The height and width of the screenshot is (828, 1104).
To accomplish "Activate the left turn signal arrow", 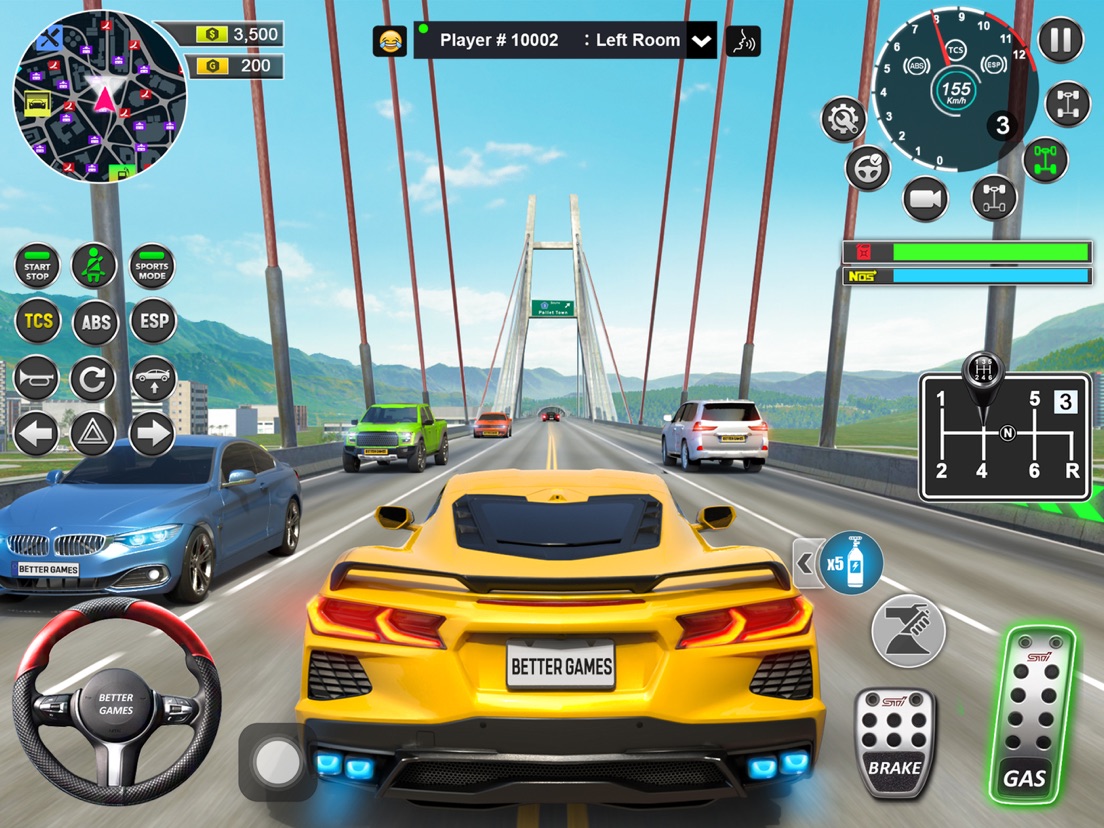I will (x=37, y=434).
